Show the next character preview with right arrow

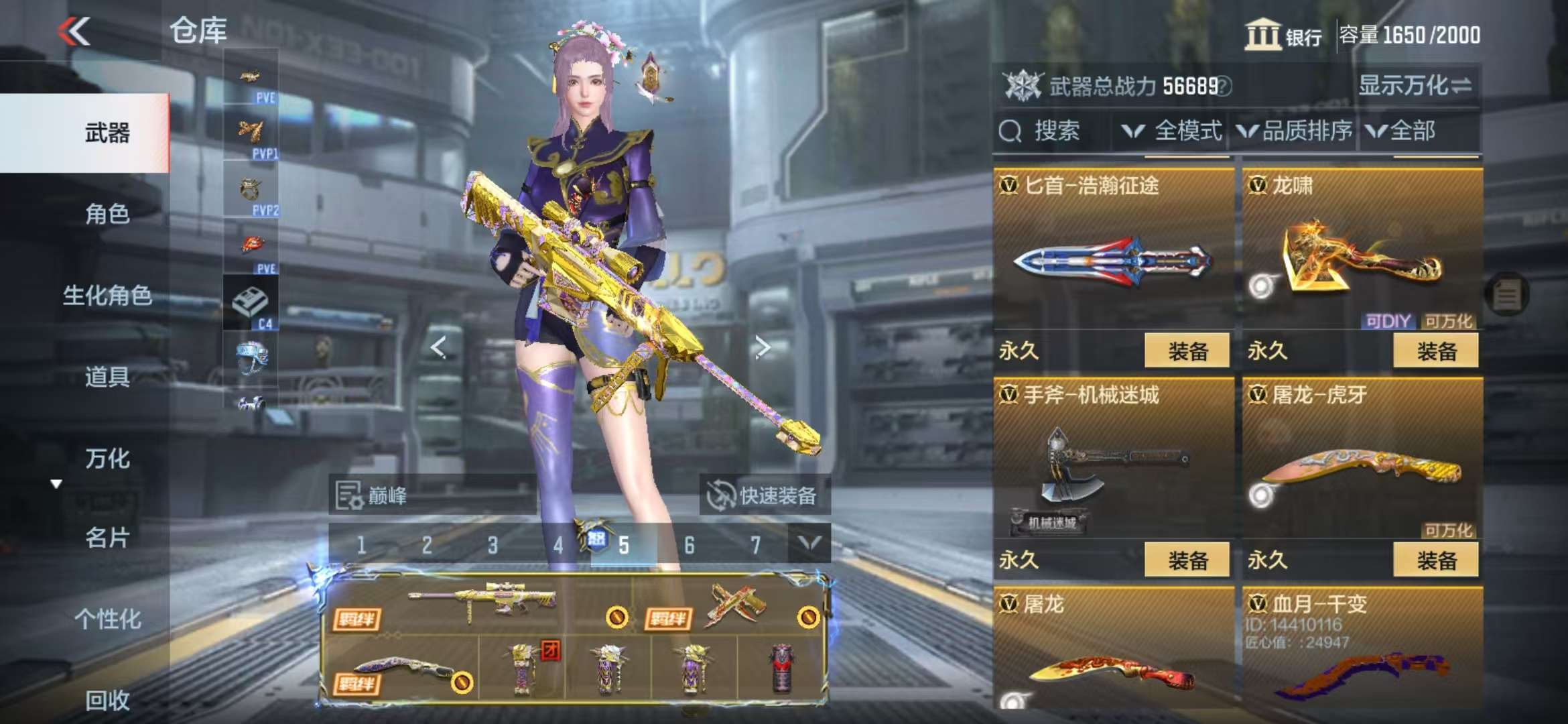[x=762, y=347]
